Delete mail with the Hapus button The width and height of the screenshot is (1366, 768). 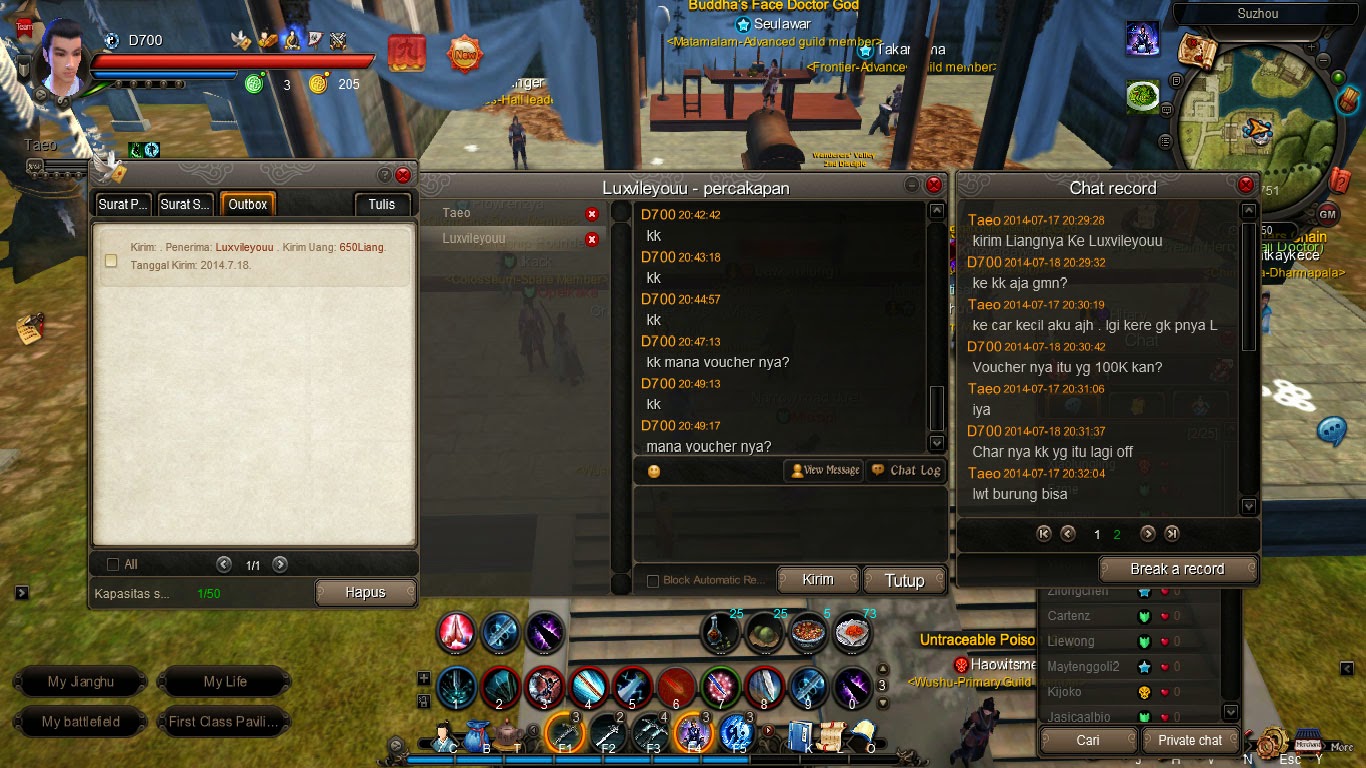point(365,592)
